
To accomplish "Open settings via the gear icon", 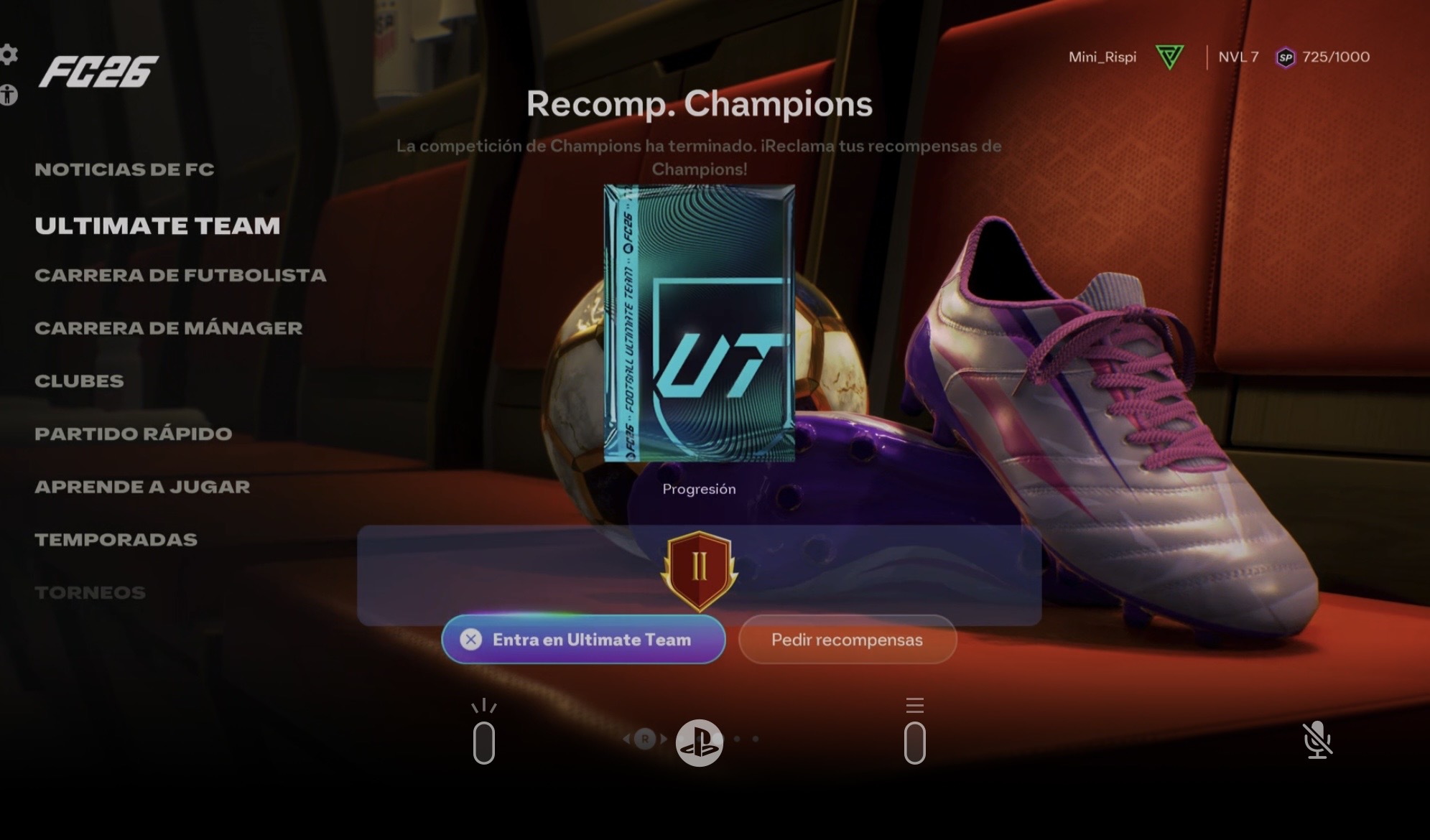I will tap(9, 54).
